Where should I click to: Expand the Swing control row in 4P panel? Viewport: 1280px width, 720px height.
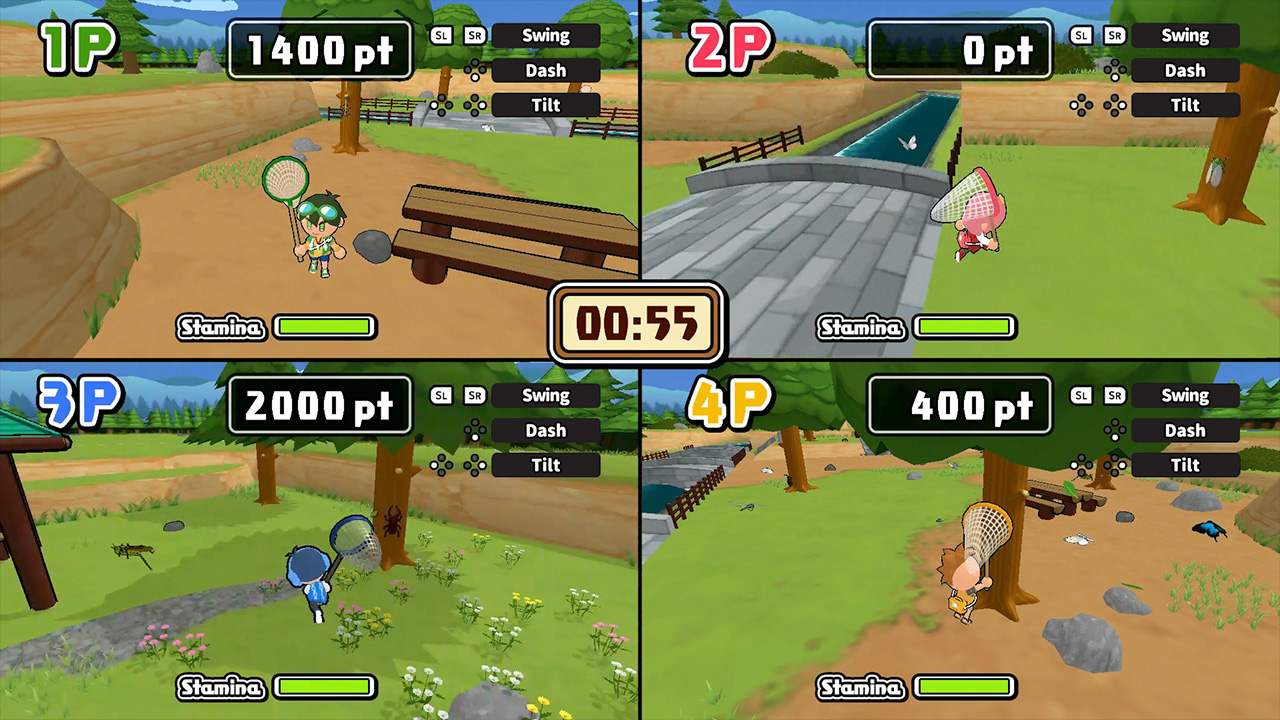tap(1186, 394)
